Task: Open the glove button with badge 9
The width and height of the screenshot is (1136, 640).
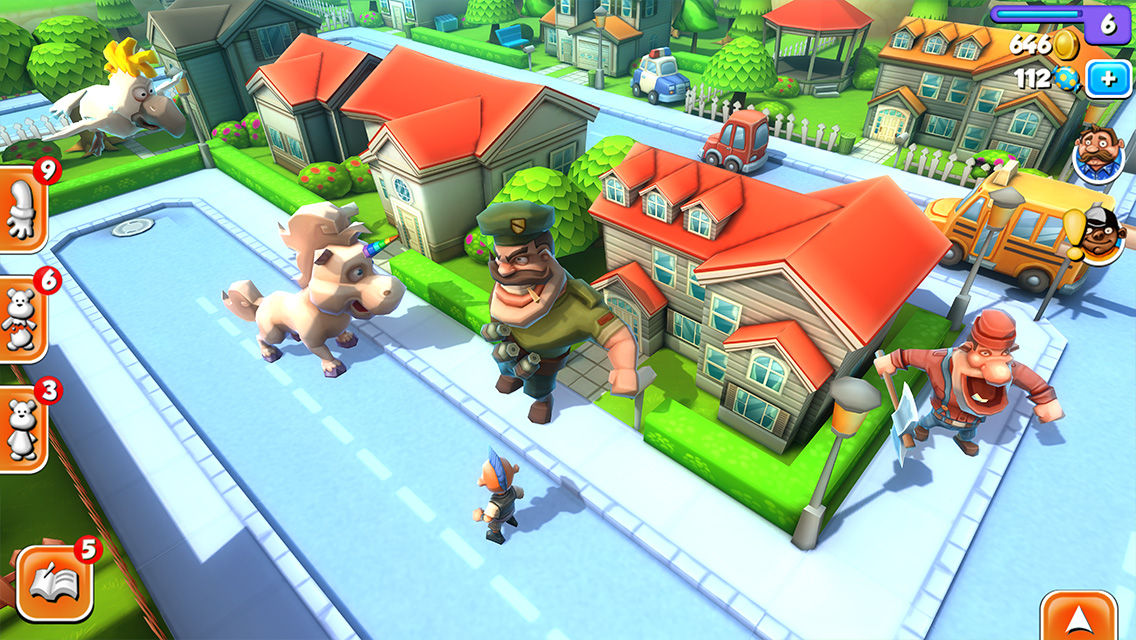Action: 20,214
